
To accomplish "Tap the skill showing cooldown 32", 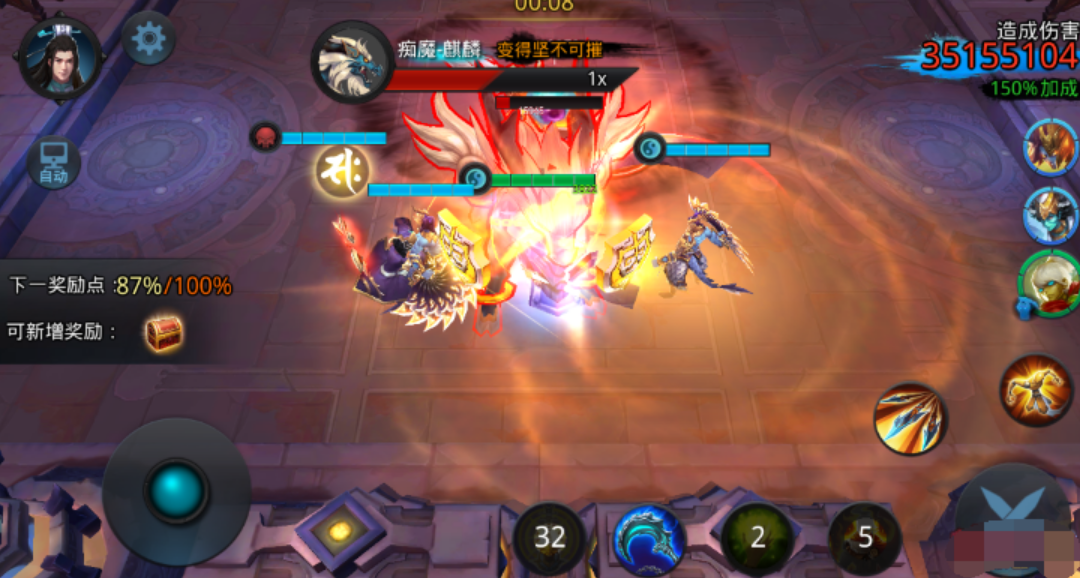I will 550,538.
